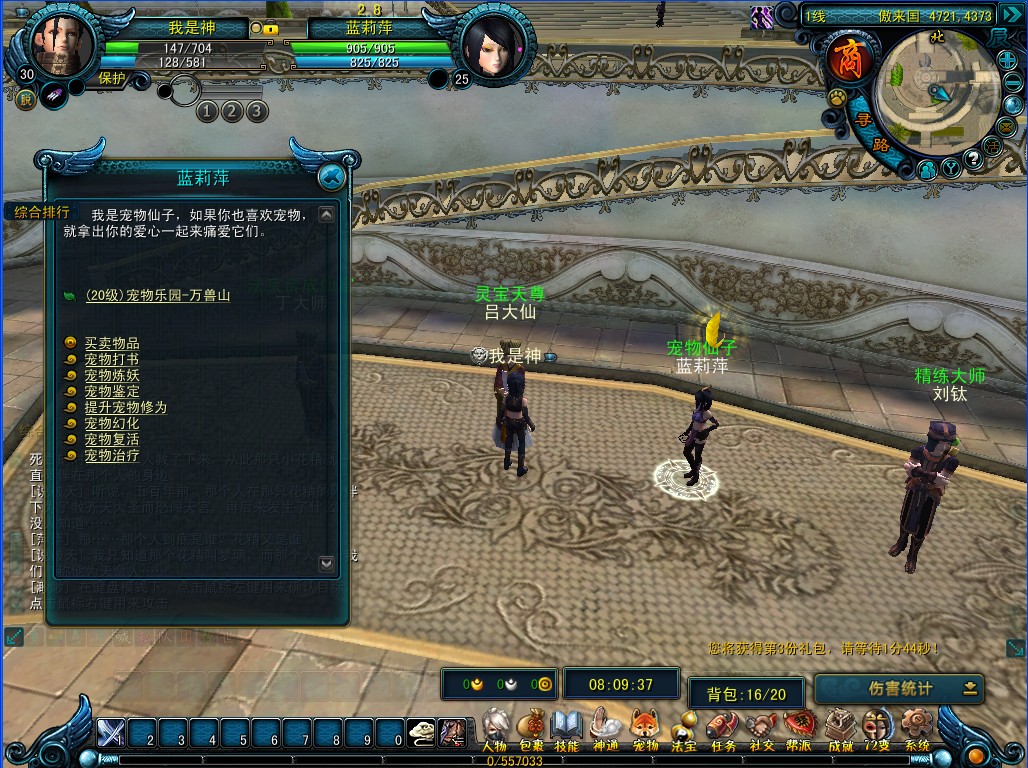This screenshot has height=768, width=1028.
Task: Open the 商 shop button by the minimap
Action: pyautogui.click(x=843, y=60)
